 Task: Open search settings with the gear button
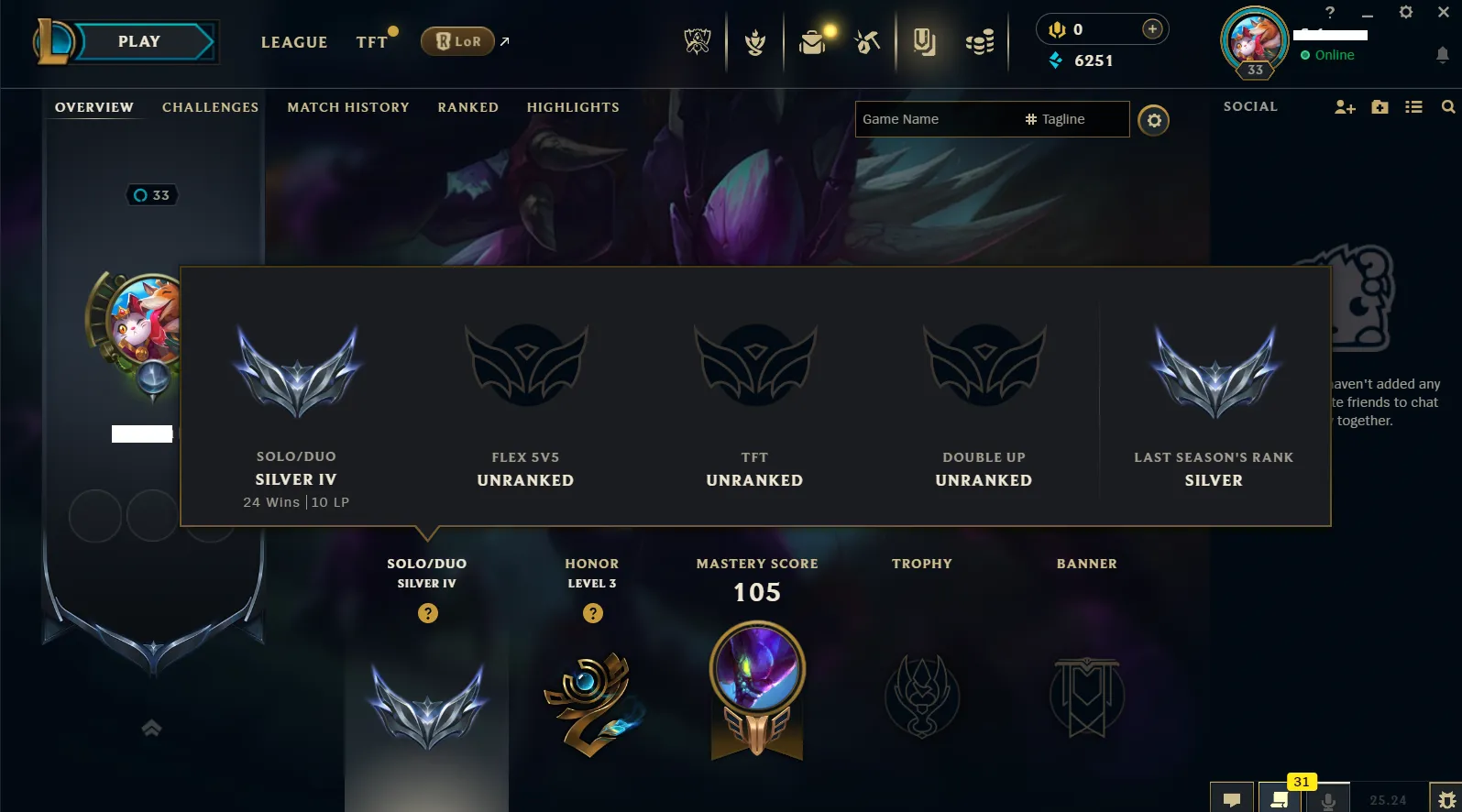[x=1154, y=119]
